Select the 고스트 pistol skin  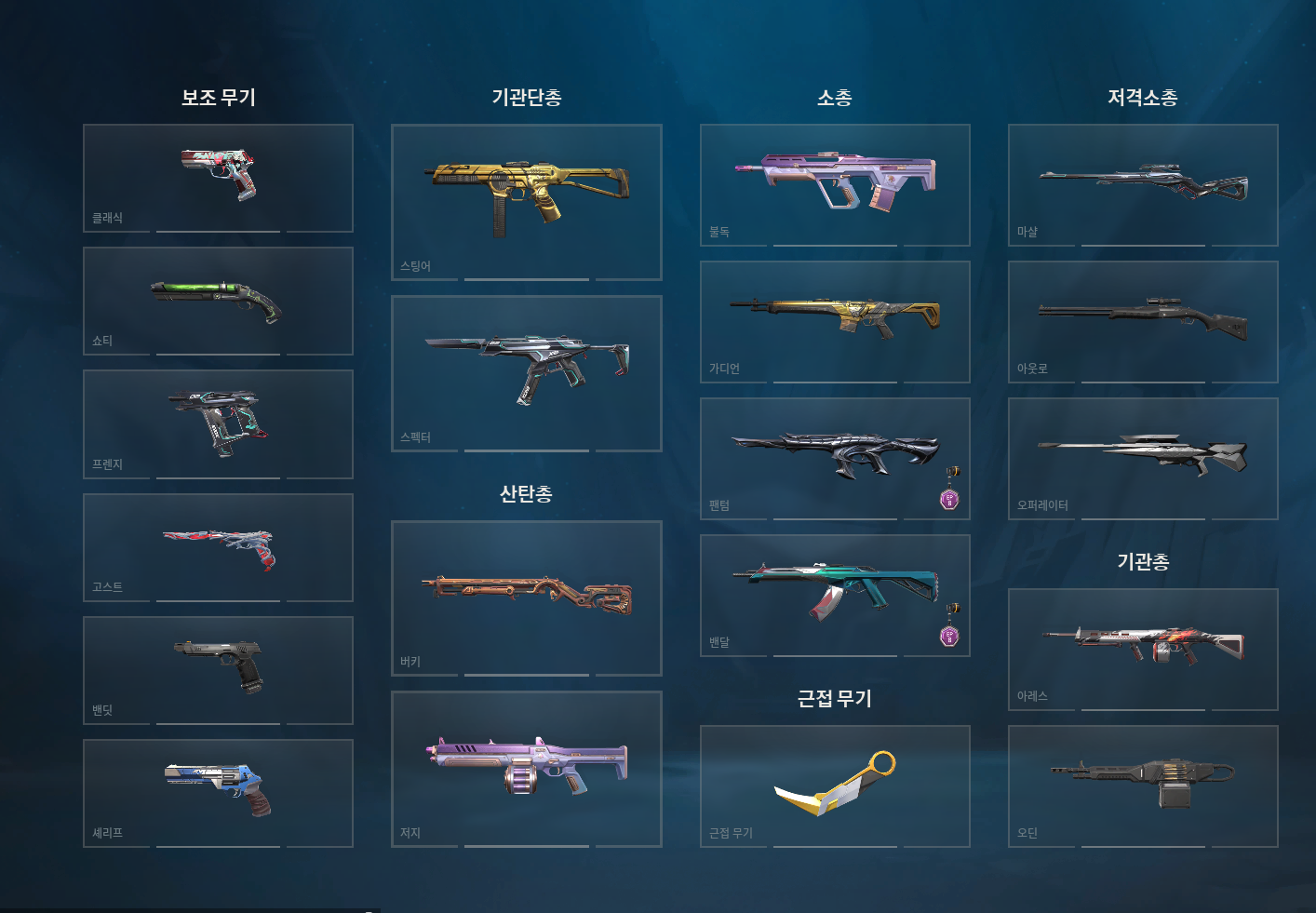point(217,546)
